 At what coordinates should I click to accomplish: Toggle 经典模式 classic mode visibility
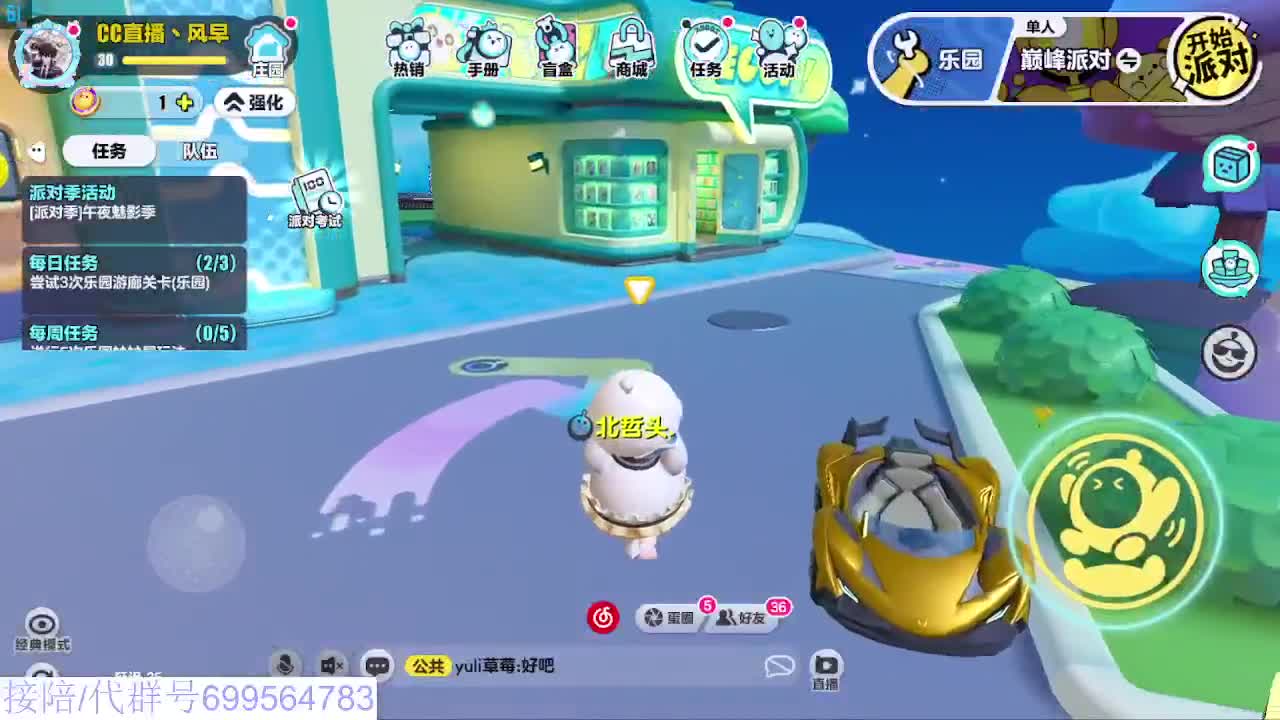tap(39, 627)
